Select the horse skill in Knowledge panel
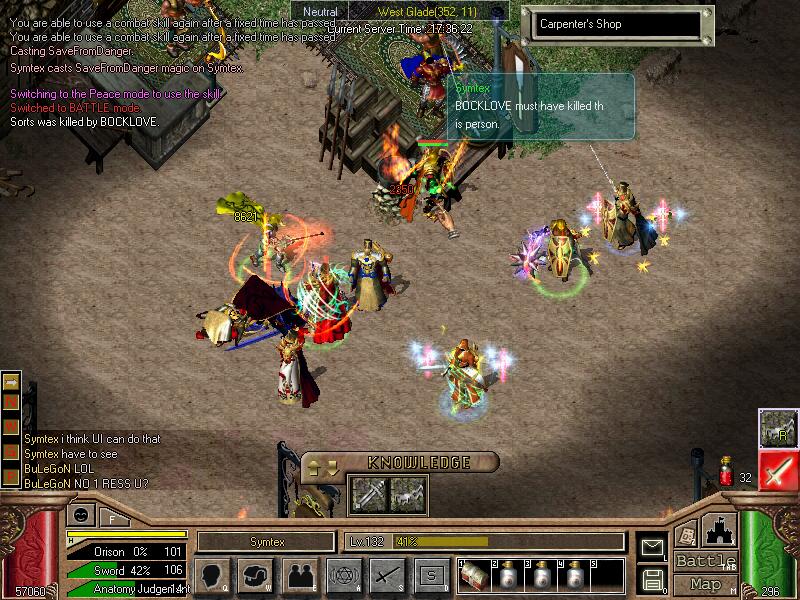Image resolution: width=800 pixels, height=600 pixels. tap(407, 492)
